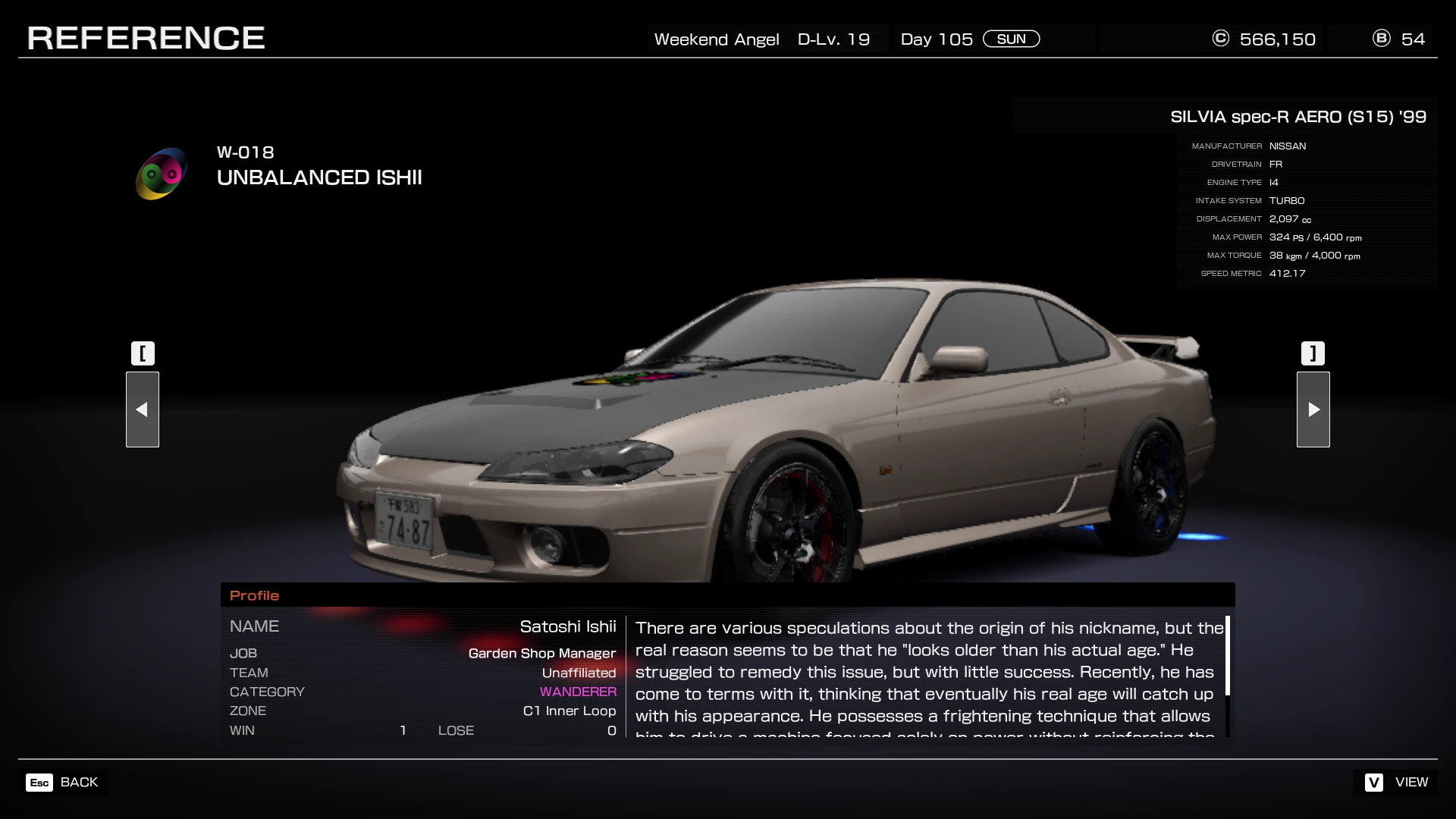The height and width of the screenshot is (819, 1456).
Task: Click the left bracket icon above previous arrow
Action: coord(143,353)
